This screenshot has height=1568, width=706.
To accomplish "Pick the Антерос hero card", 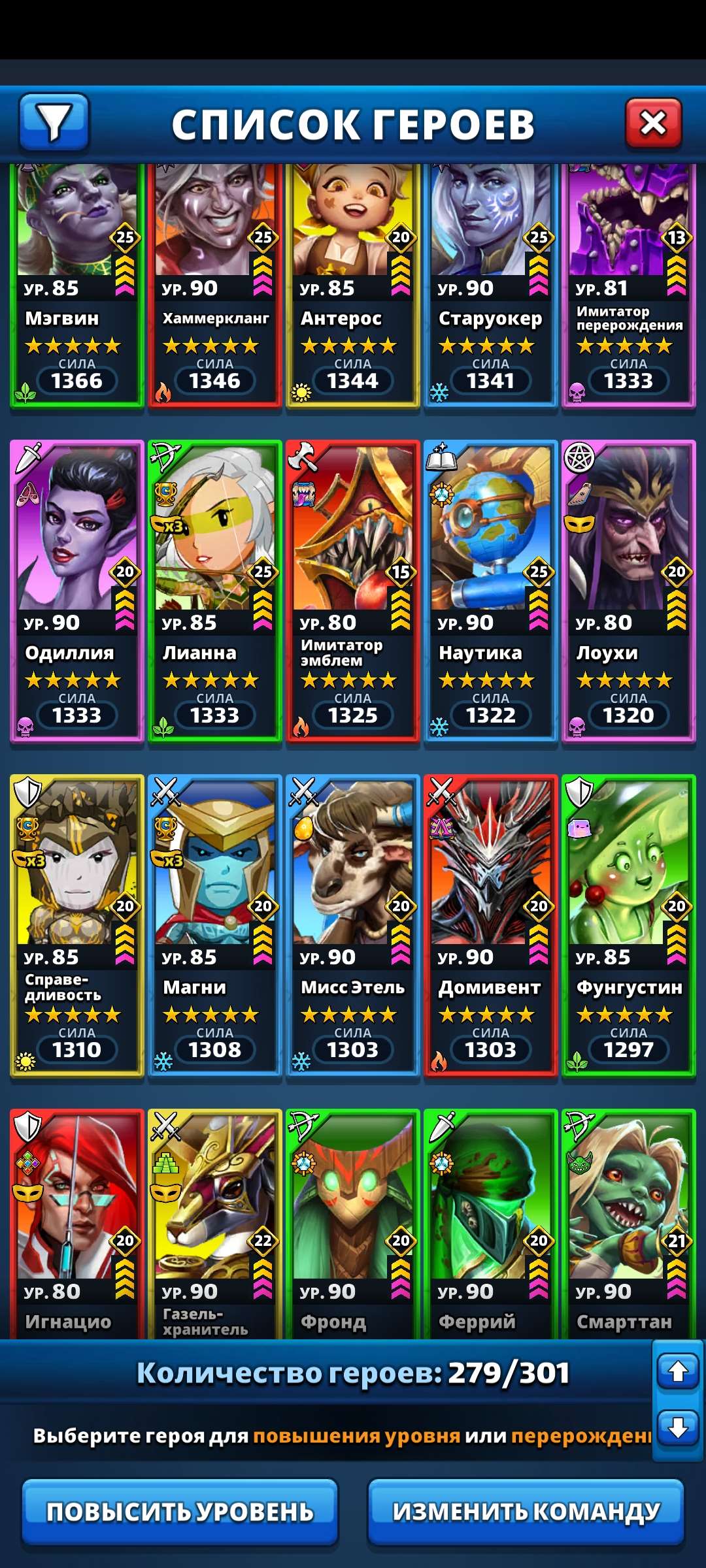I will [353, 287].
